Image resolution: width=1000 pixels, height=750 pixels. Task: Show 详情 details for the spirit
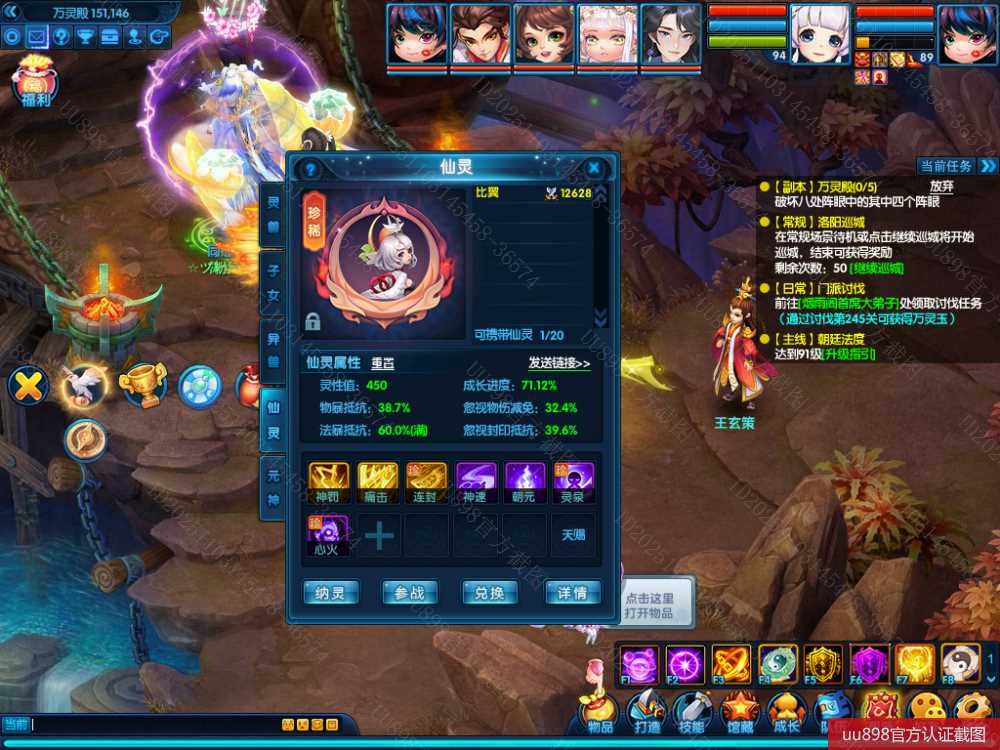pos(573,593)
